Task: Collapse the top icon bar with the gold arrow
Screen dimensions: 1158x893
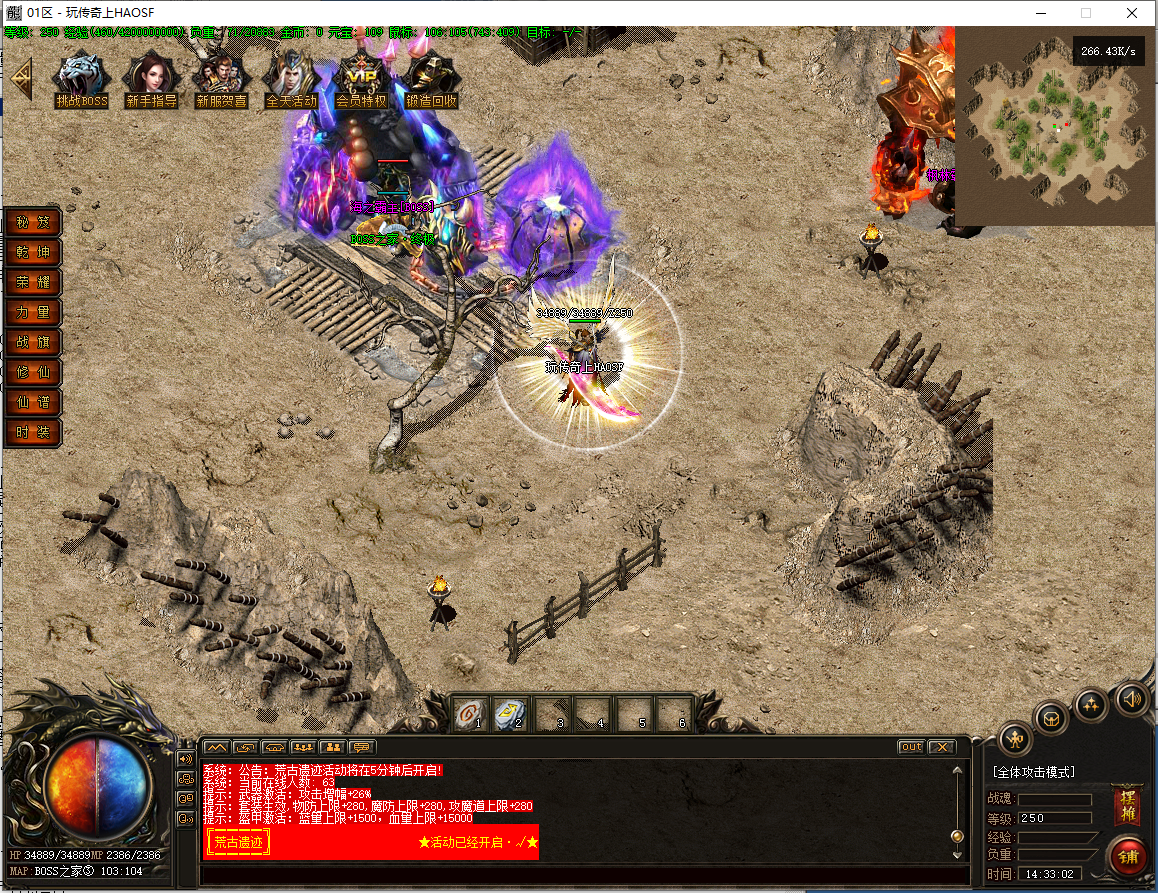Action: [20, 78]
